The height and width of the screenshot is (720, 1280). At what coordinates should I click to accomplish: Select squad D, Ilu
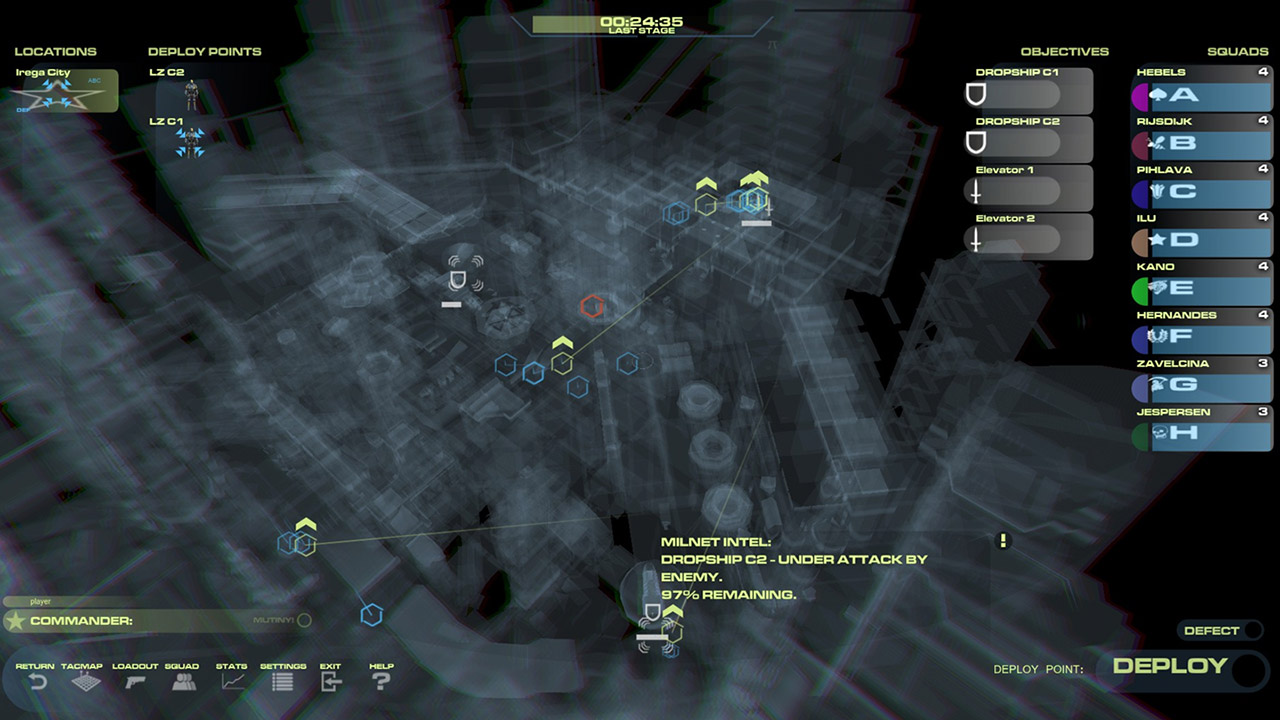tap(1200, 241)
